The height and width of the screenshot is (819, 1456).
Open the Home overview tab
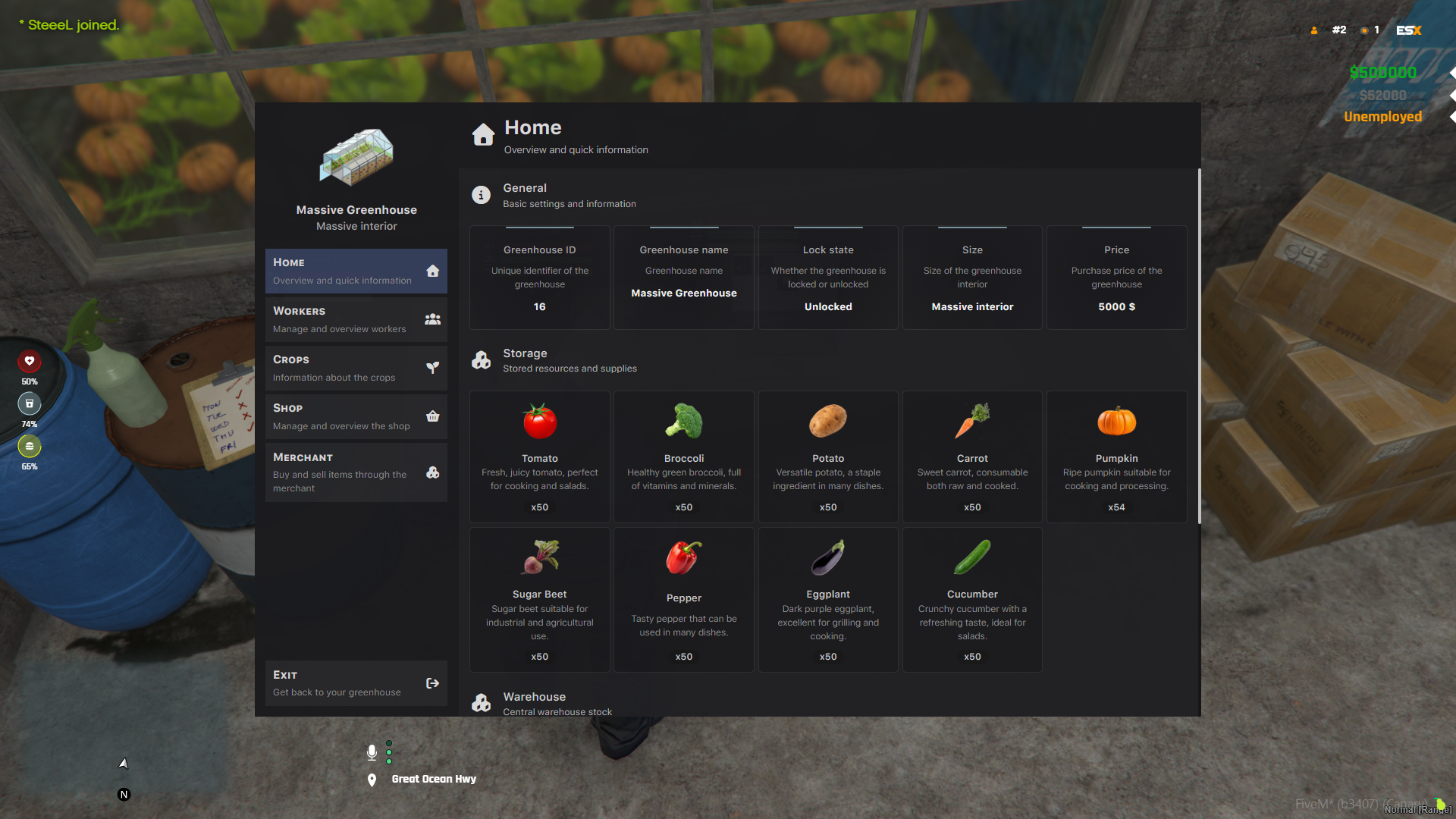tap(356, 271)
